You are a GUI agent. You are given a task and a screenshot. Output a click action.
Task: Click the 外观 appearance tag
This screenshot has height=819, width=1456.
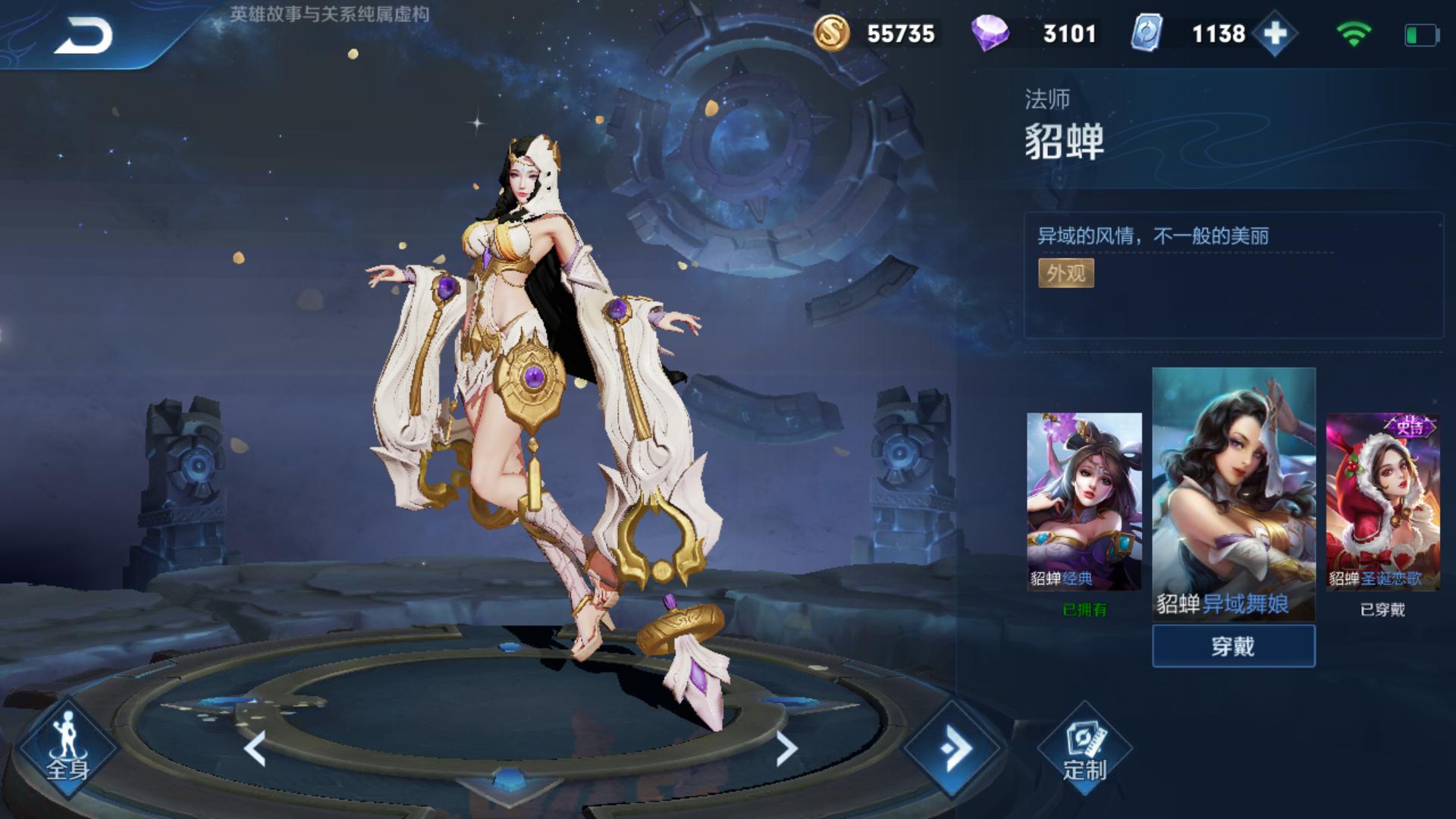pos(1065,273)
